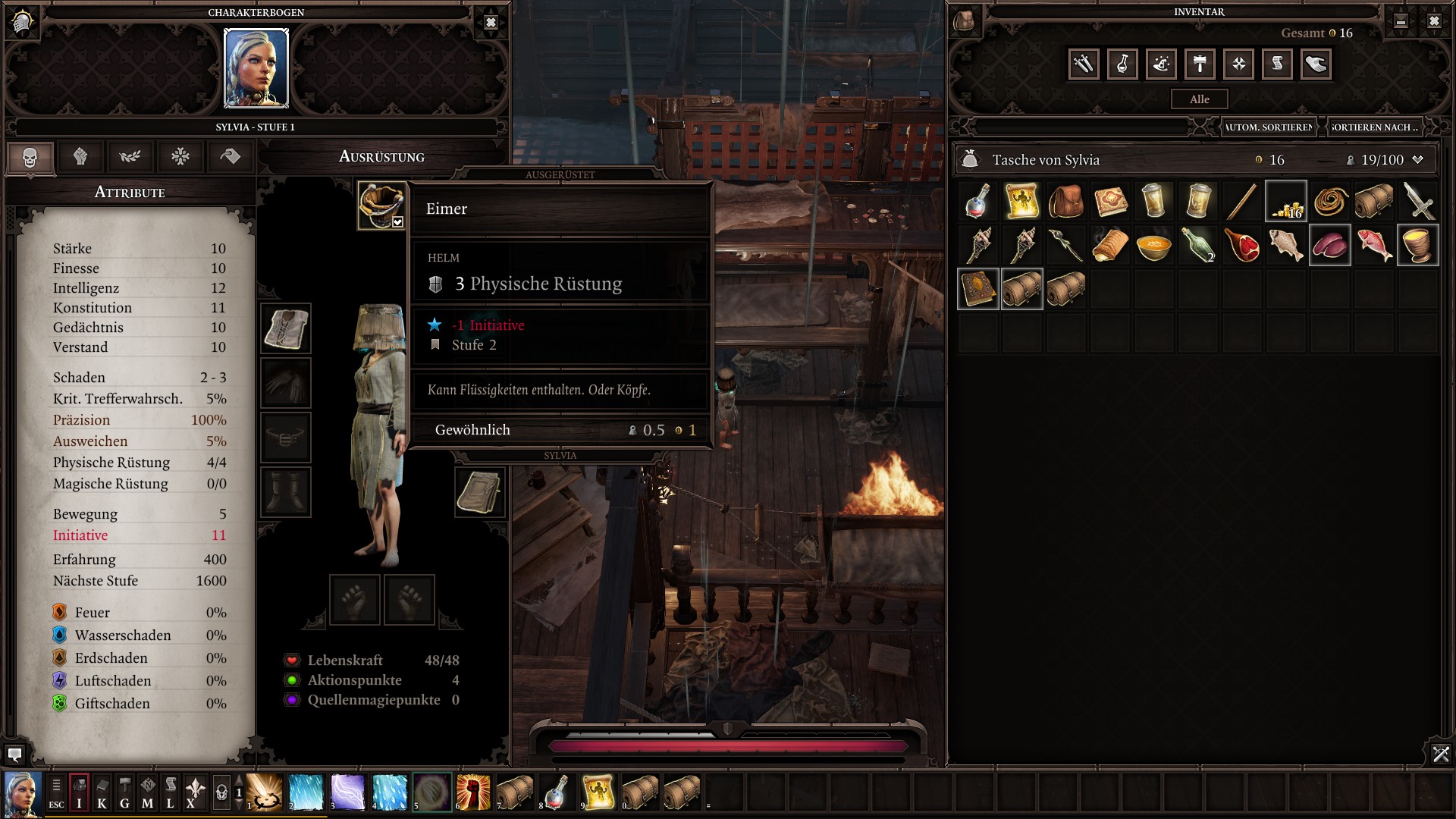The height and width of the screenshot is (819, 1456).
Task: Switch to the fist abilities tab
Action: pyautogui.click(x=80, y=157)
